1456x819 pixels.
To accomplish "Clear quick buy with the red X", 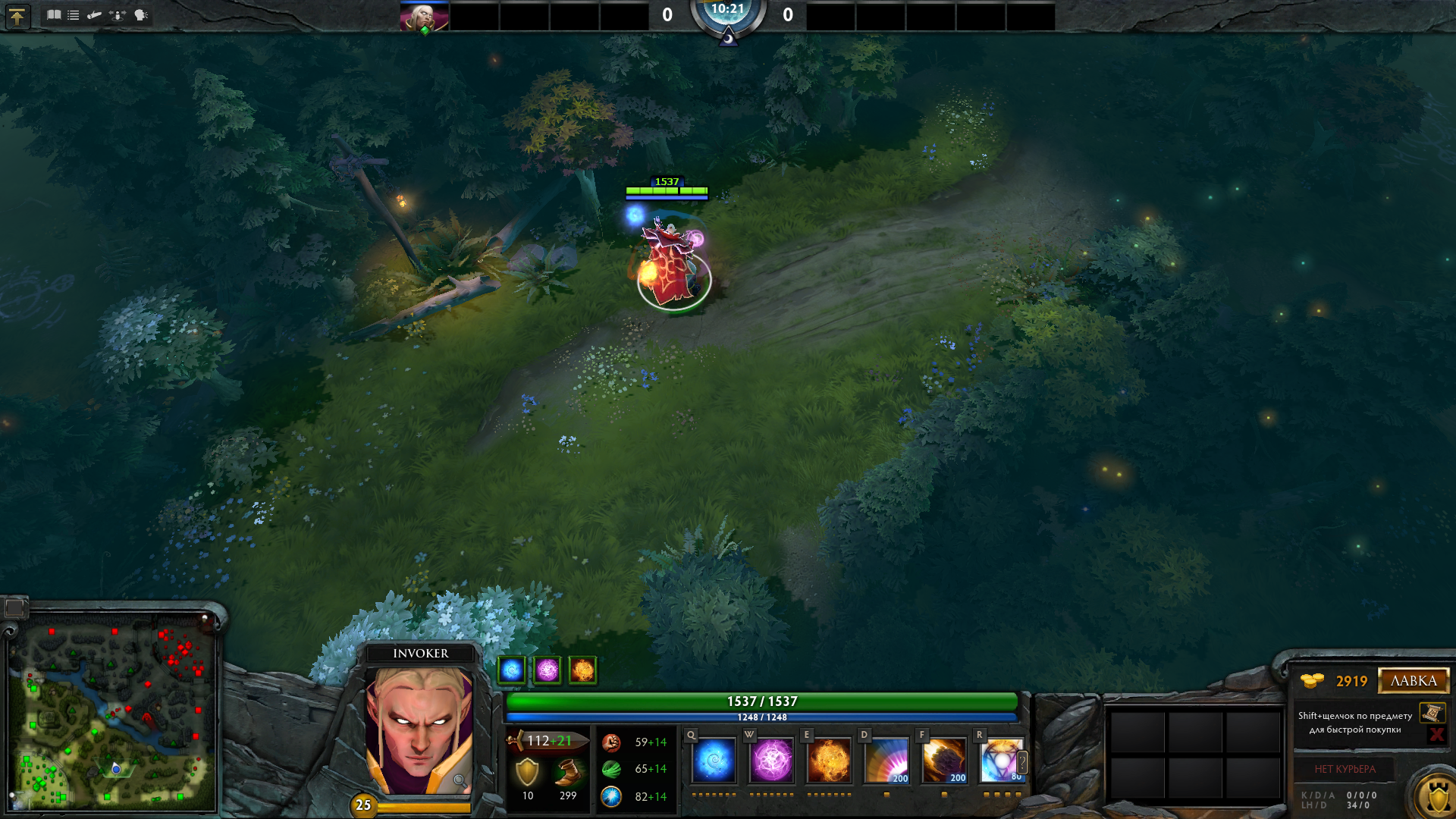I will (x=1436, y=734).
